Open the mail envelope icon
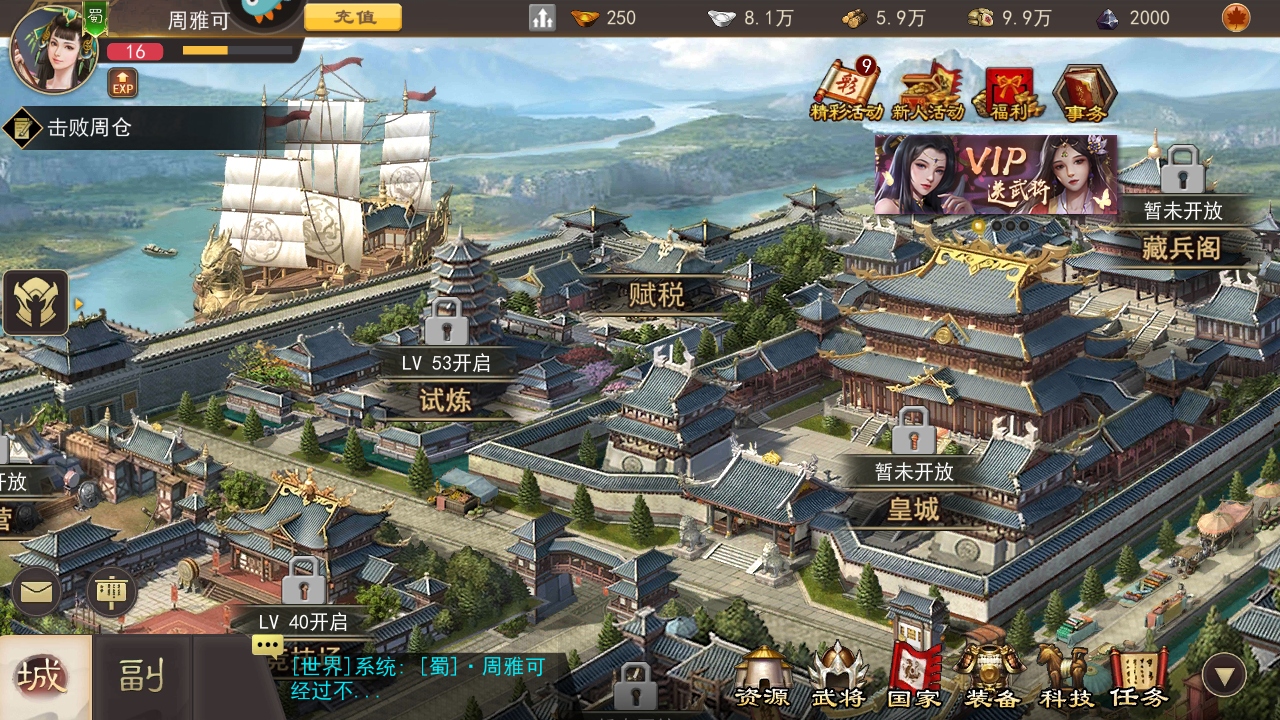 coord(37,592)
